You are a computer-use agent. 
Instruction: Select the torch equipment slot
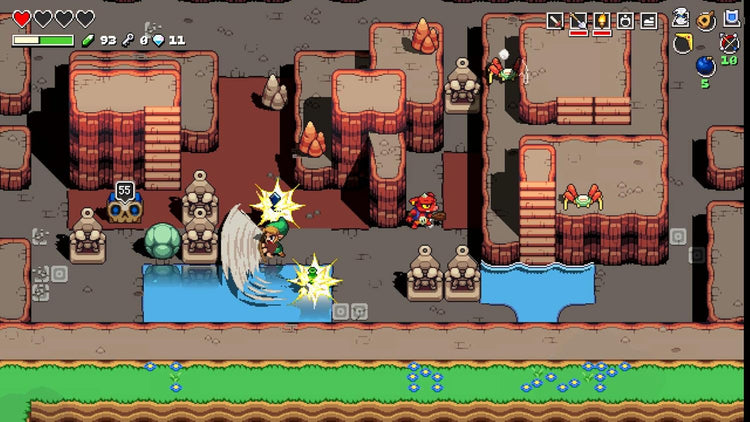[602, 20]
